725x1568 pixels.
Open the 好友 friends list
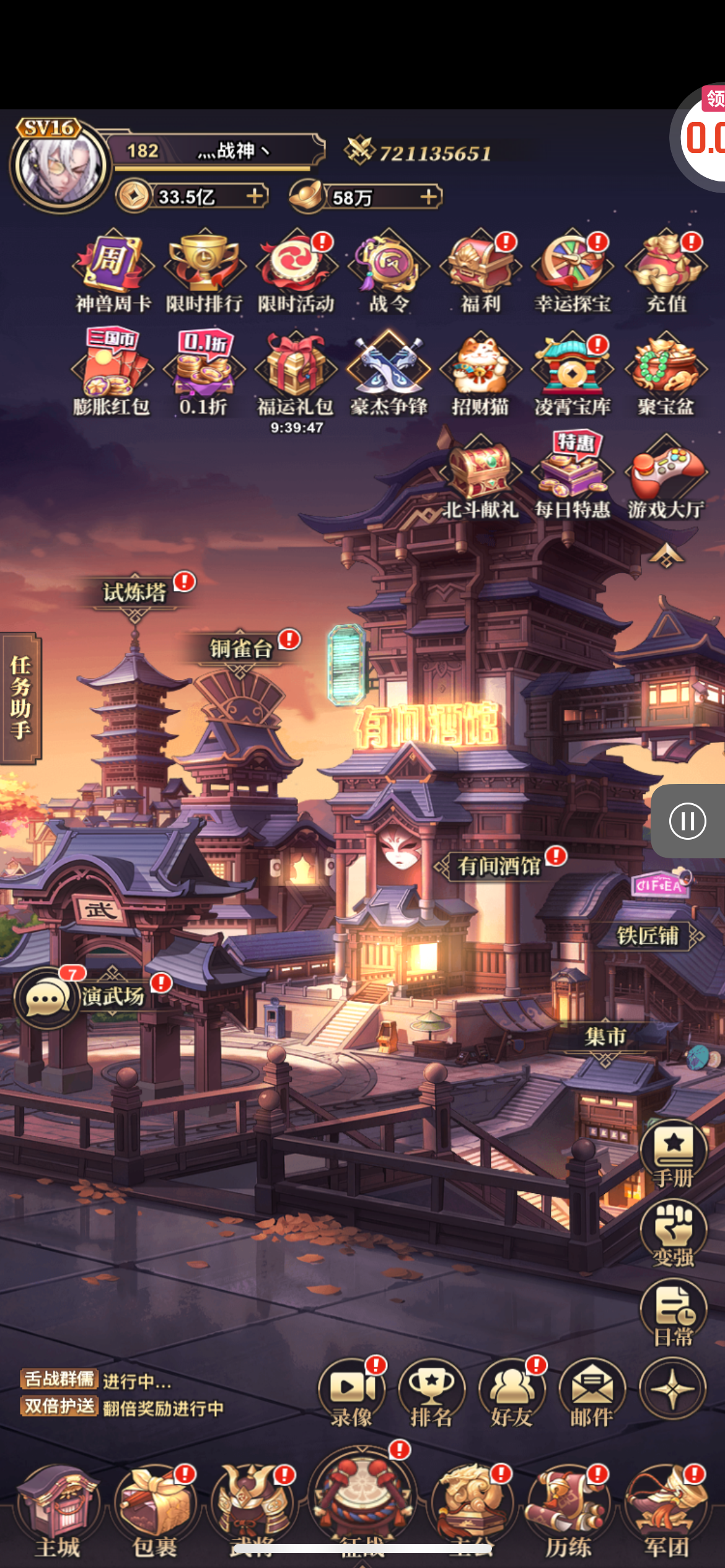[512, 1393]
